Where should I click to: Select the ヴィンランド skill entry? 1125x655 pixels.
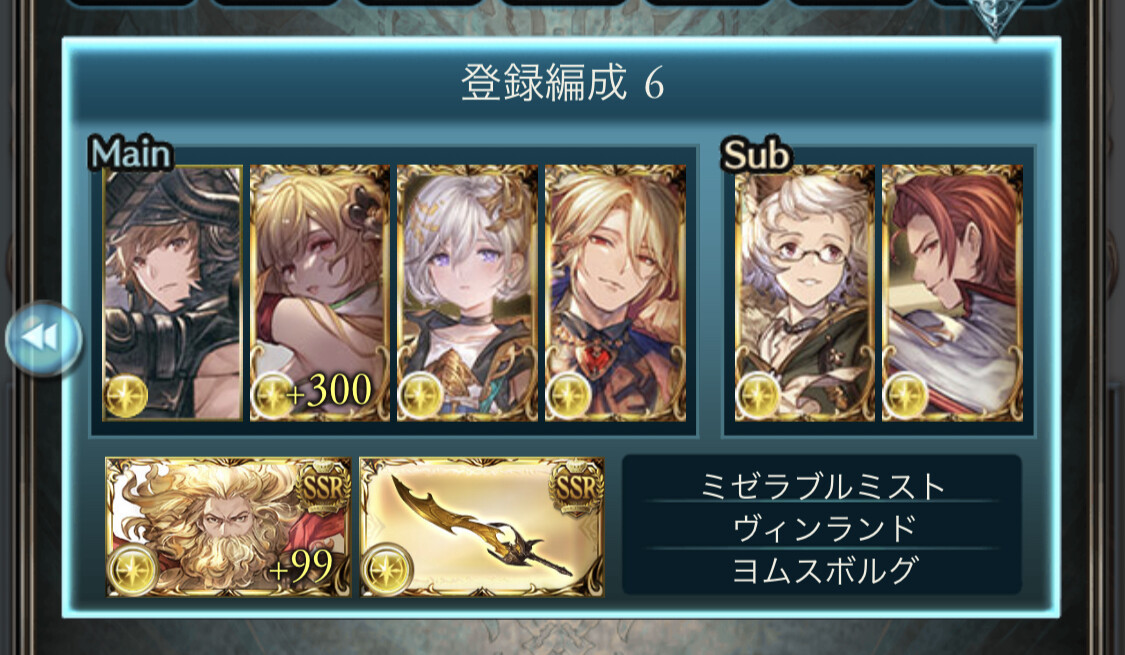821,527
